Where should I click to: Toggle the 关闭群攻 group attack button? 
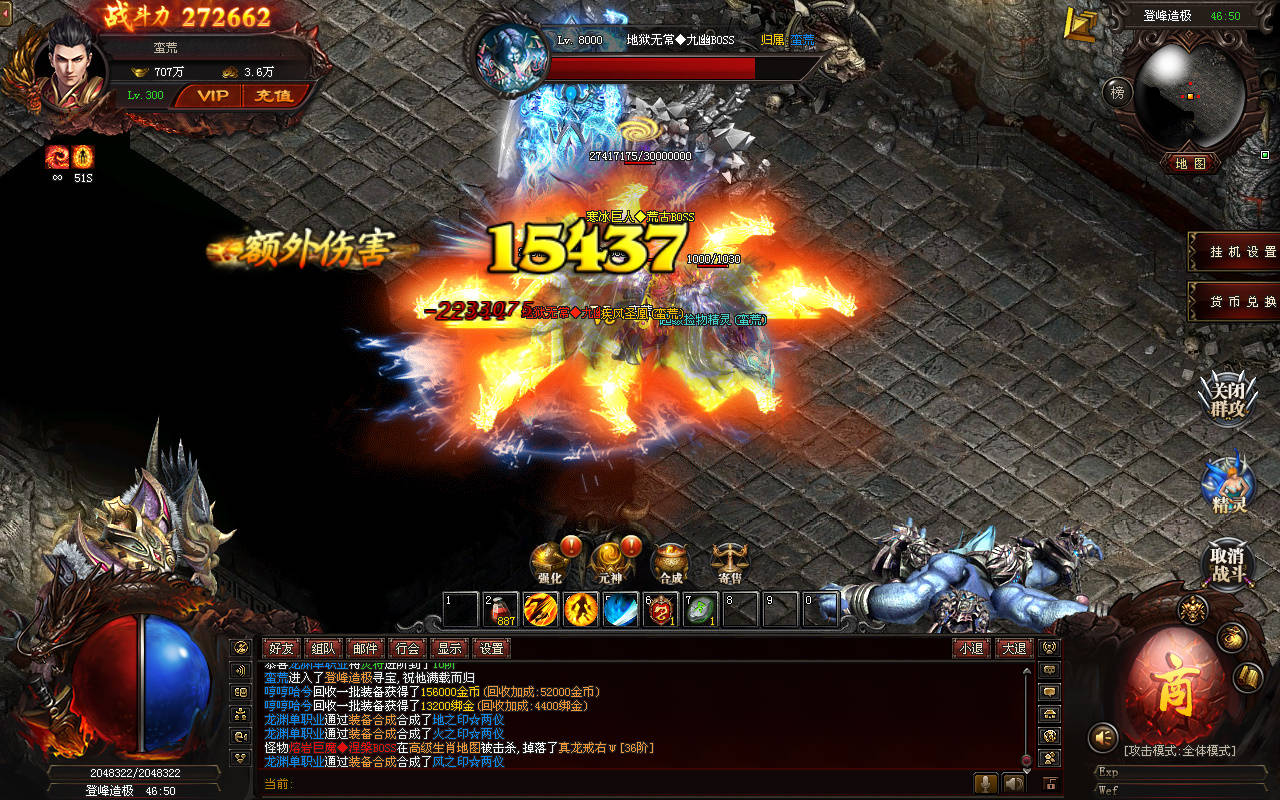1228,397
